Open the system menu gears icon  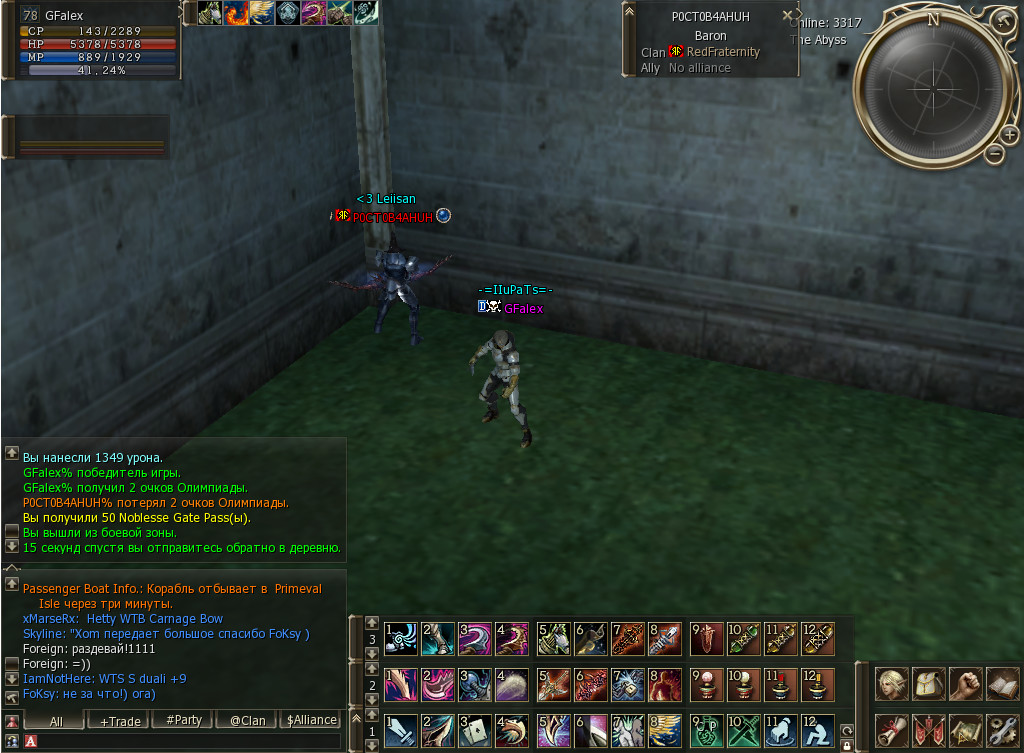click(x=1002, y=730)
